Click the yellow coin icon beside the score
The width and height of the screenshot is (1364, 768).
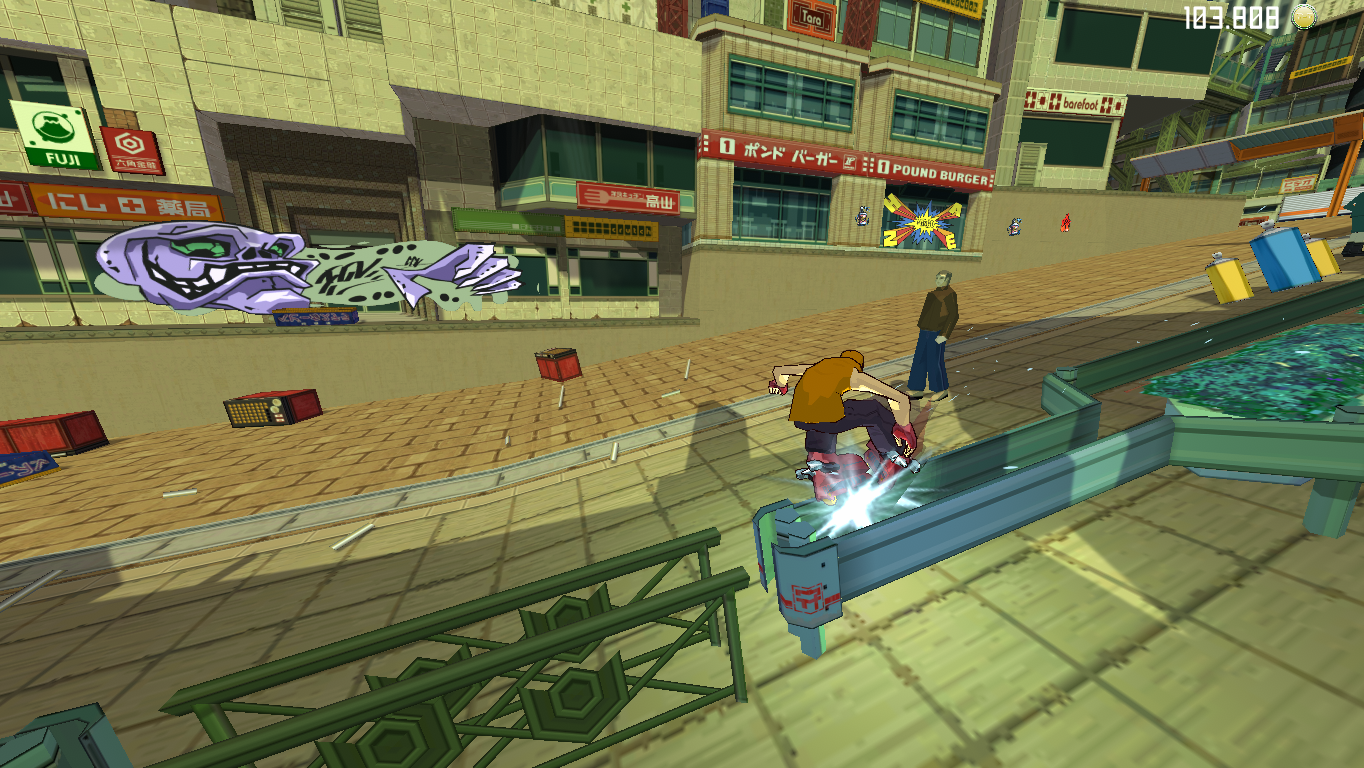click(1305, 15)
